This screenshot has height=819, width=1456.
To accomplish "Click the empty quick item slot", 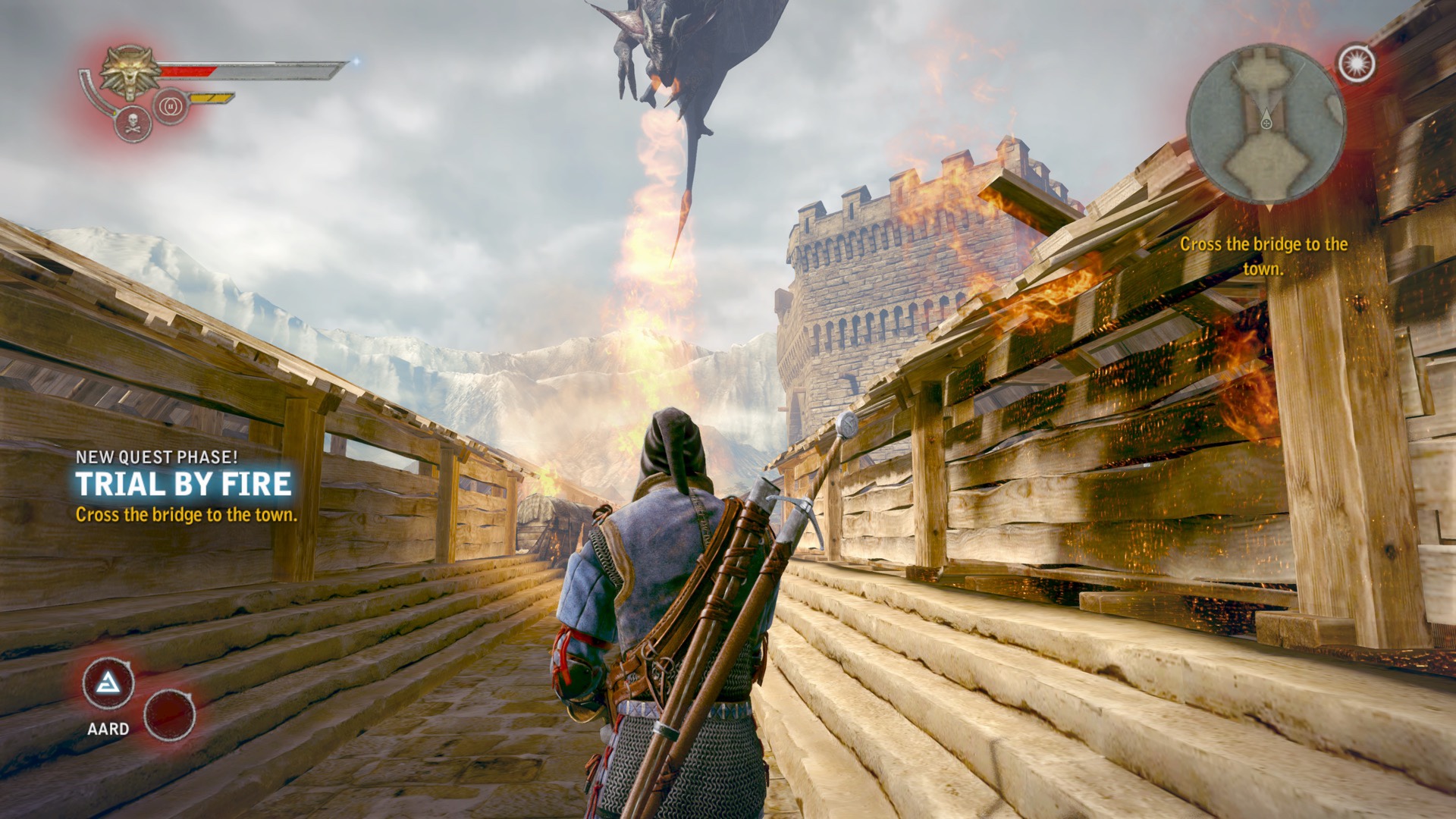I will 169,715.
